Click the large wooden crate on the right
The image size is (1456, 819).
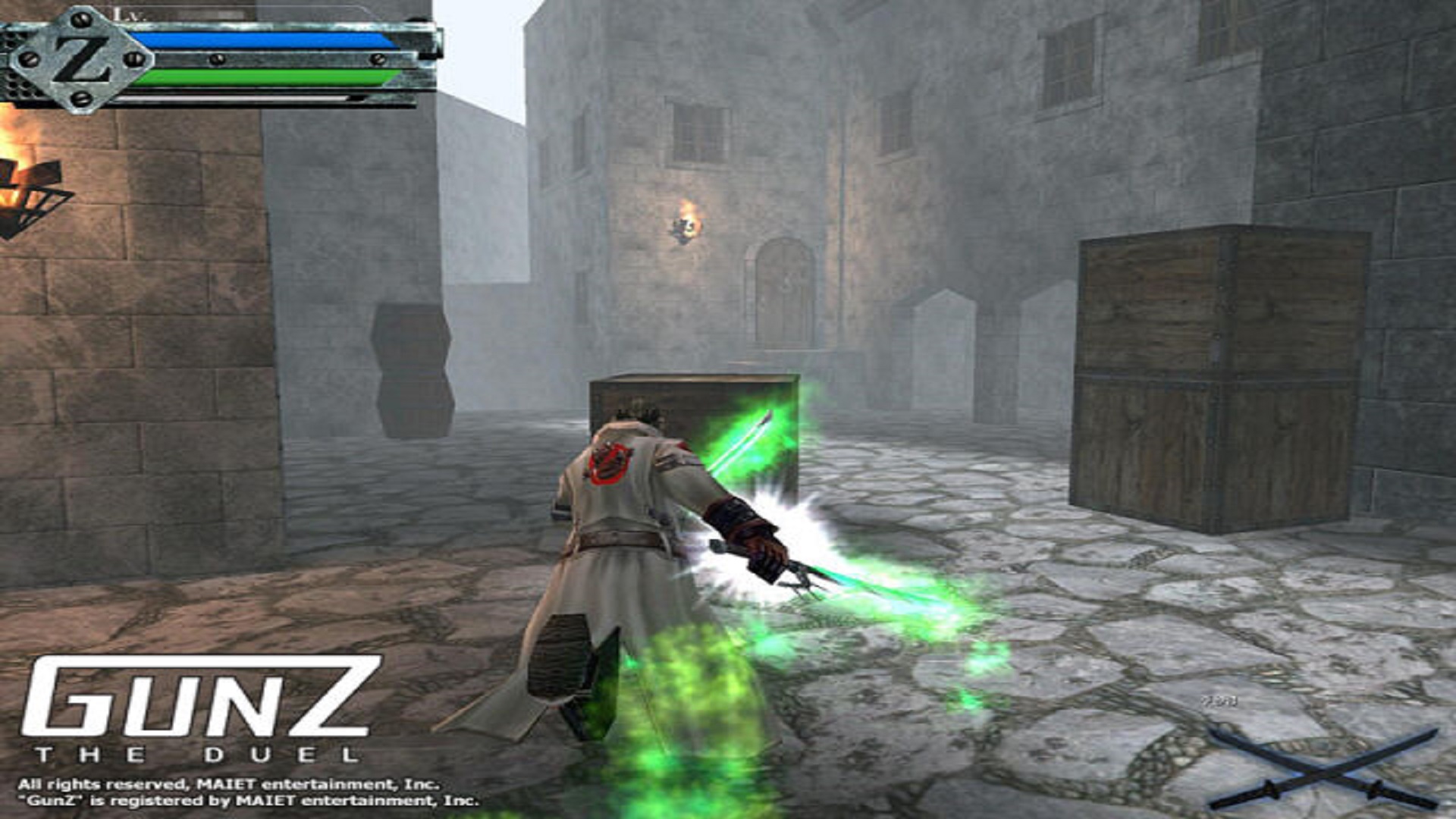(x=1221, y=372)
